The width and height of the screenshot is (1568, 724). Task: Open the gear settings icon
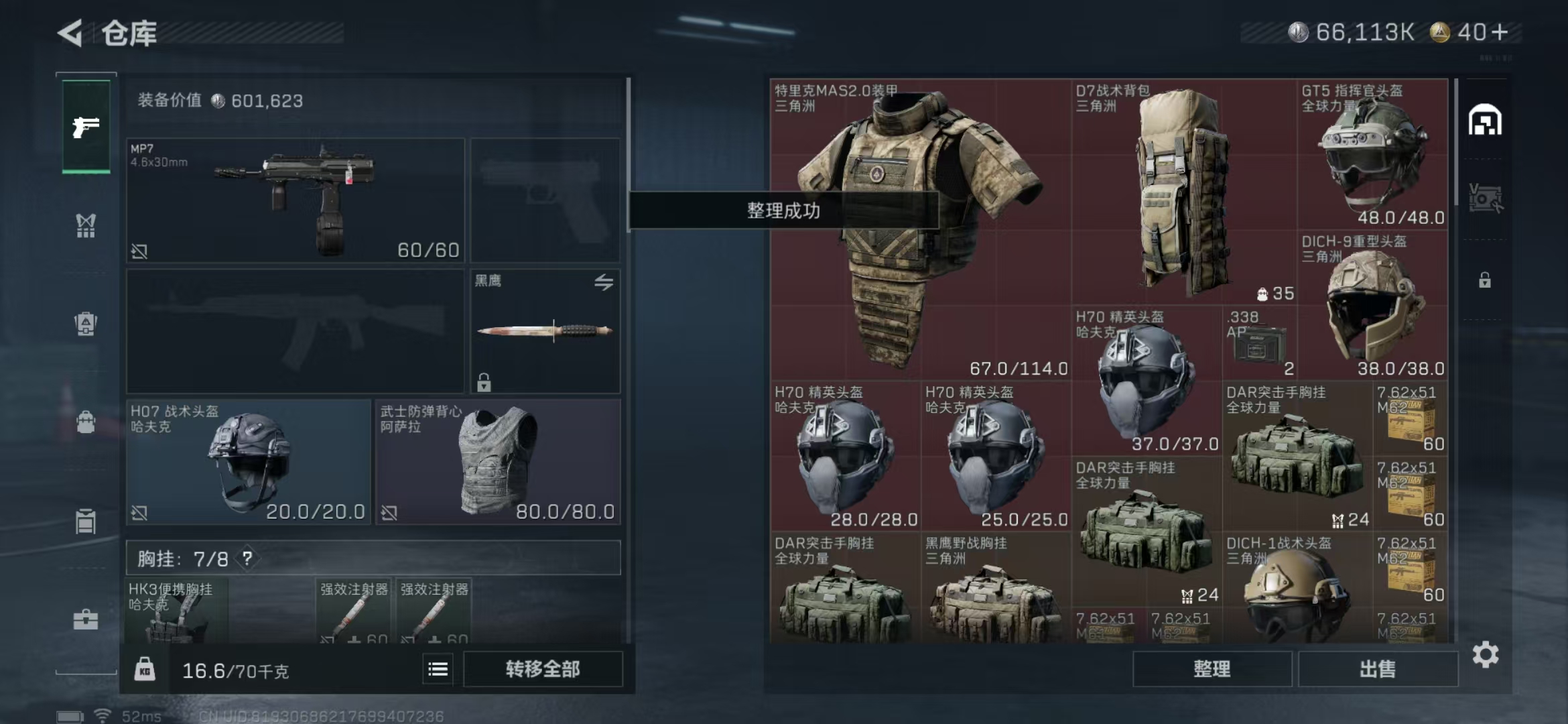pyautogui.click(x=1485, y=654)
